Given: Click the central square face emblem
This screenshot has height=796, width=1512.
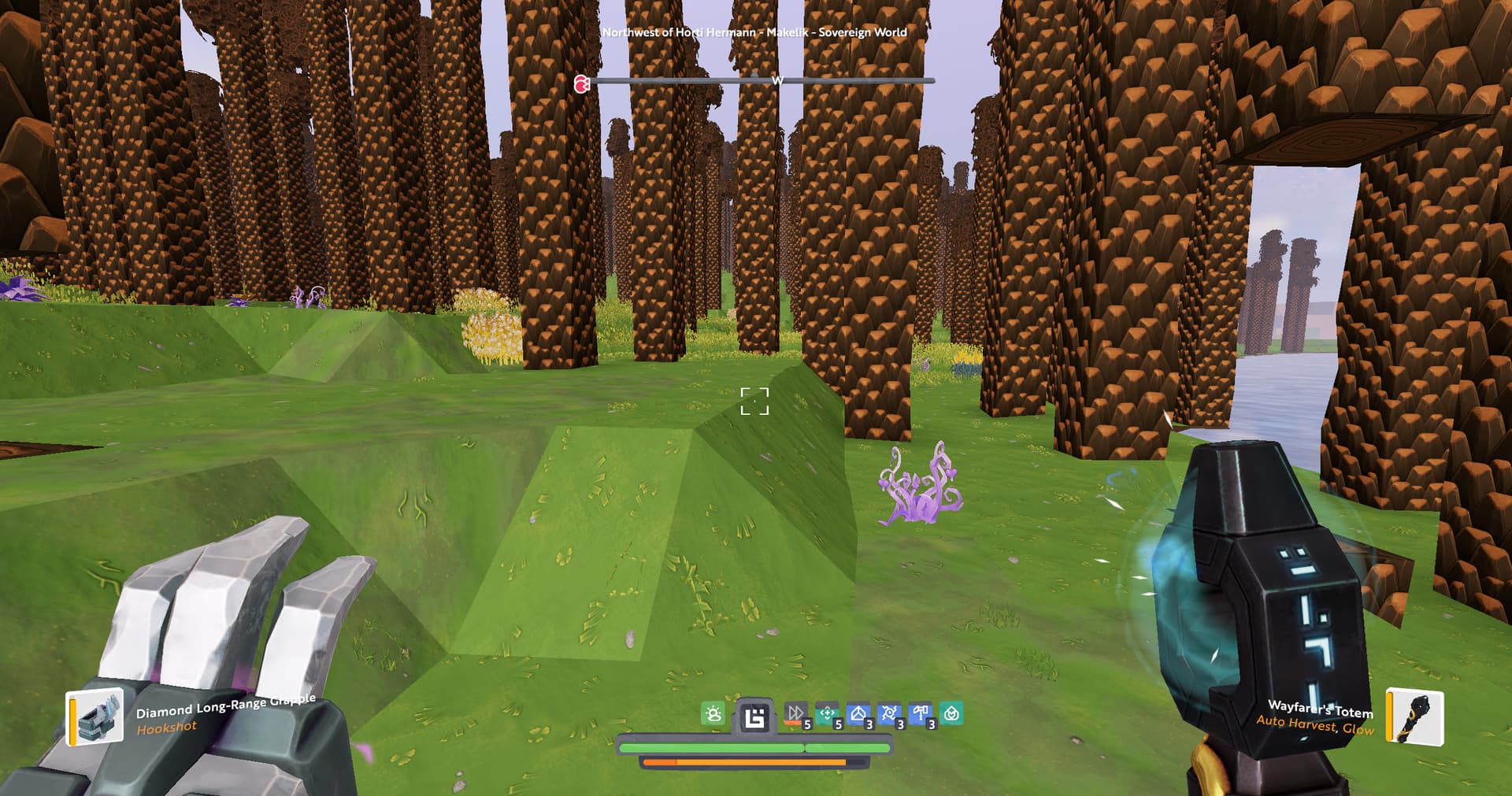Looking at the screenshot, I should [x=754, y=718].
